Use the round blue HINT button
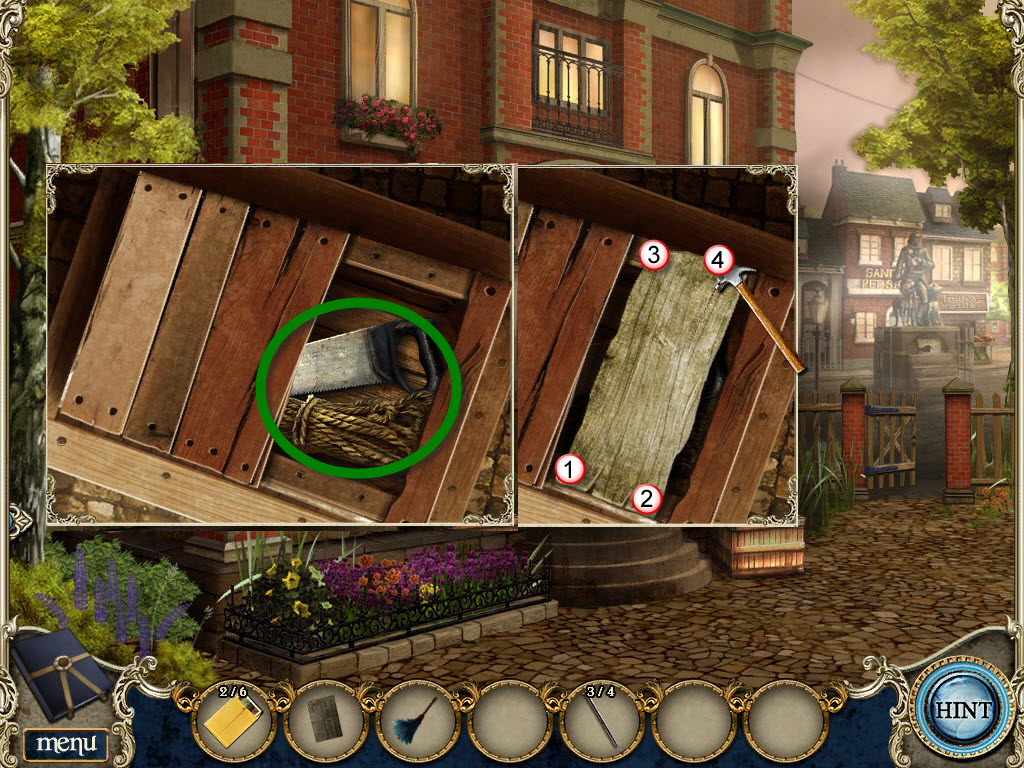The image size is (1024, 768). 963,711
